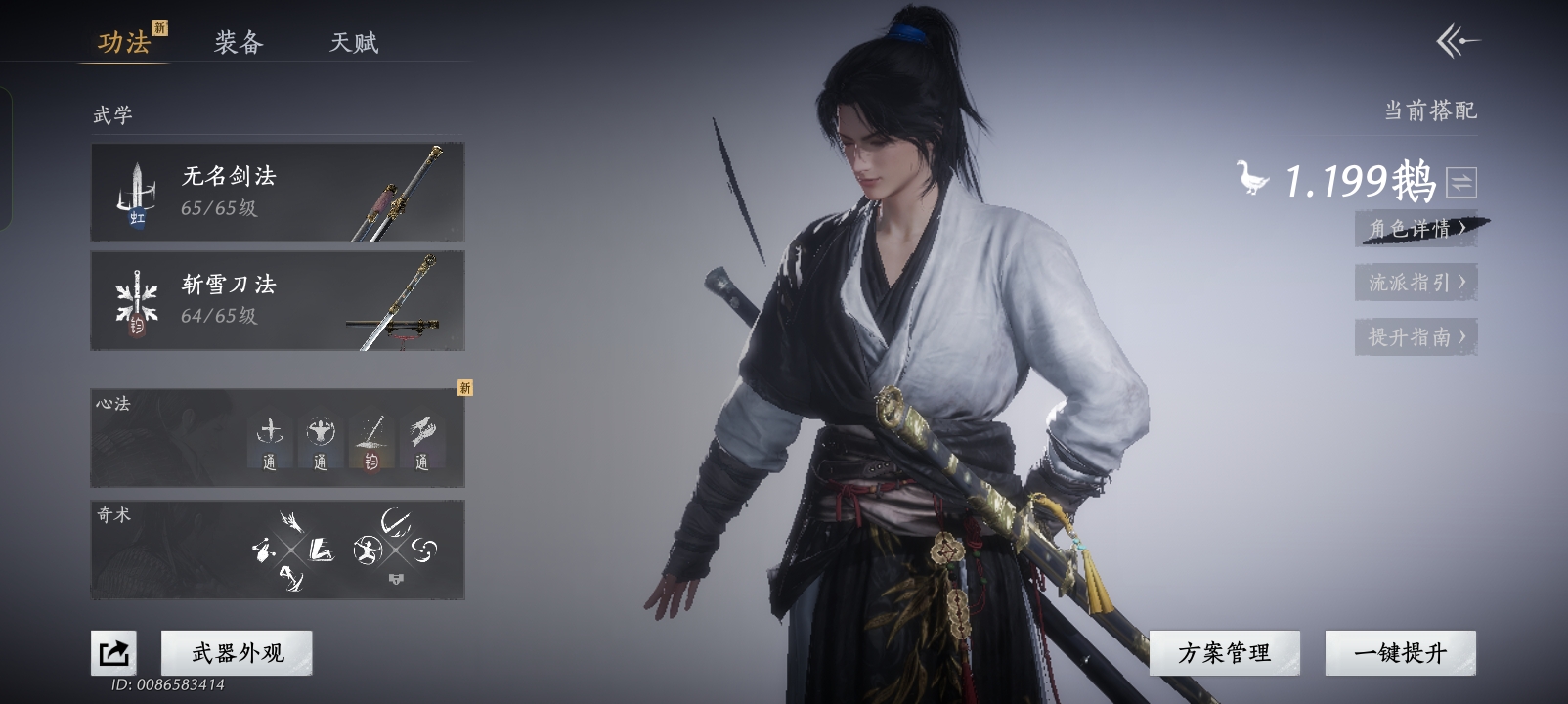Open the 天赋 talent tab
The image size is (1568, 704).
(x=354, y=43)
